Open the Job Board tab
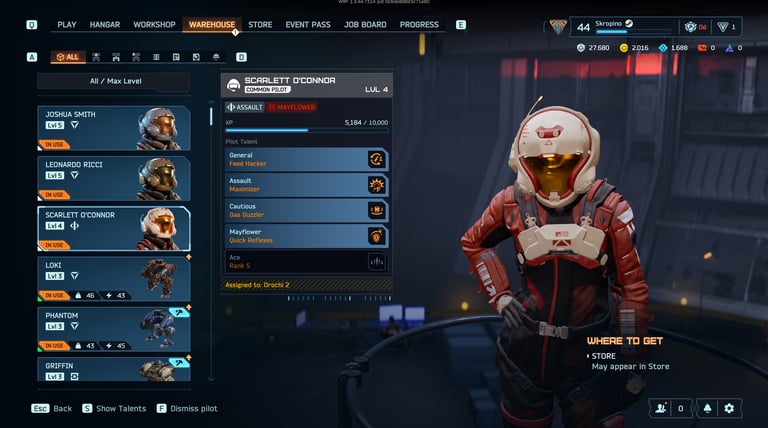Viewport: 768px width, 428px height. tap(365, 24)
